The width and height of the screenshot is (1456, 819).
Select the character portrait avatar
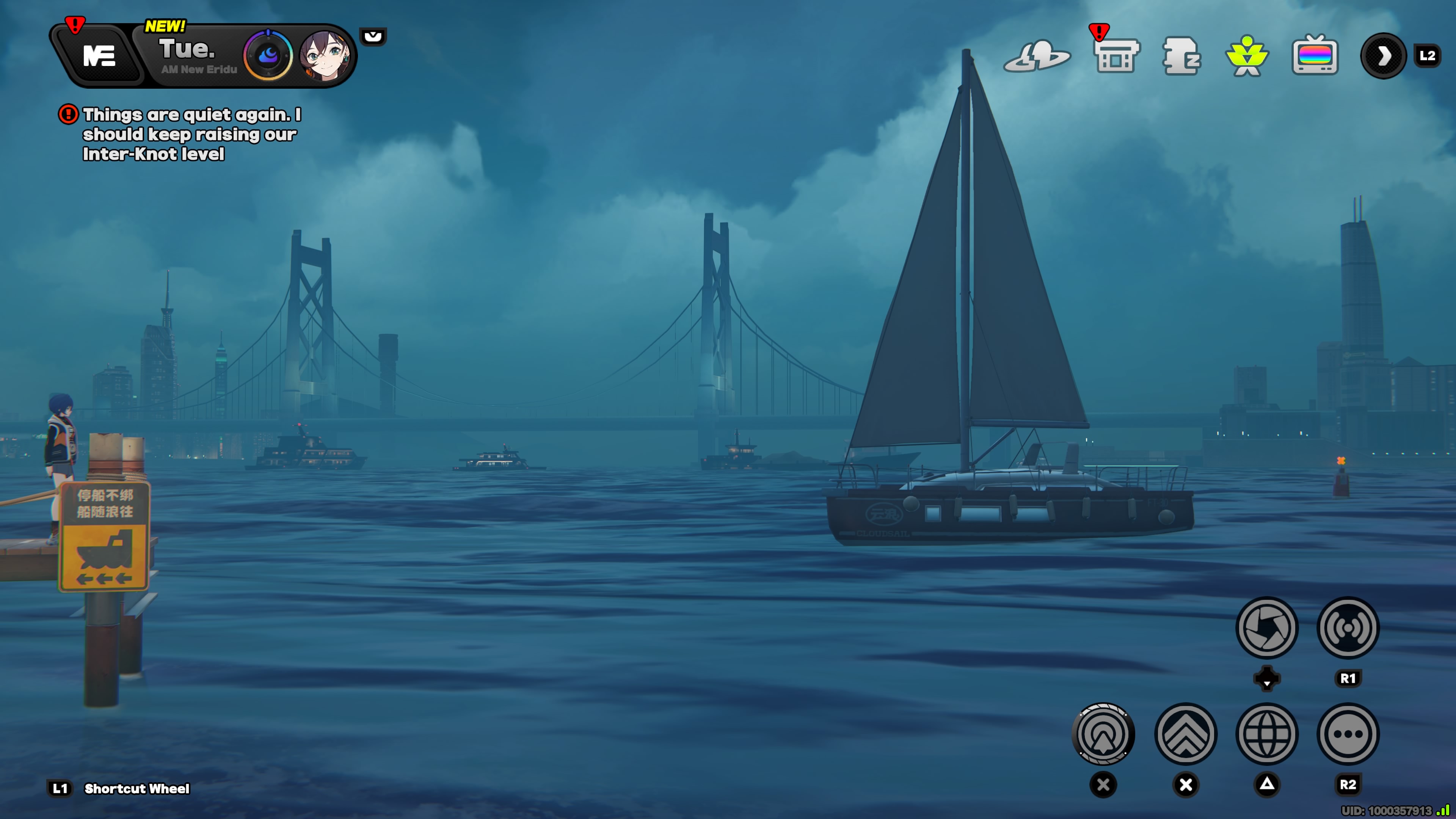pyautogui.click(x=325, y=55)
